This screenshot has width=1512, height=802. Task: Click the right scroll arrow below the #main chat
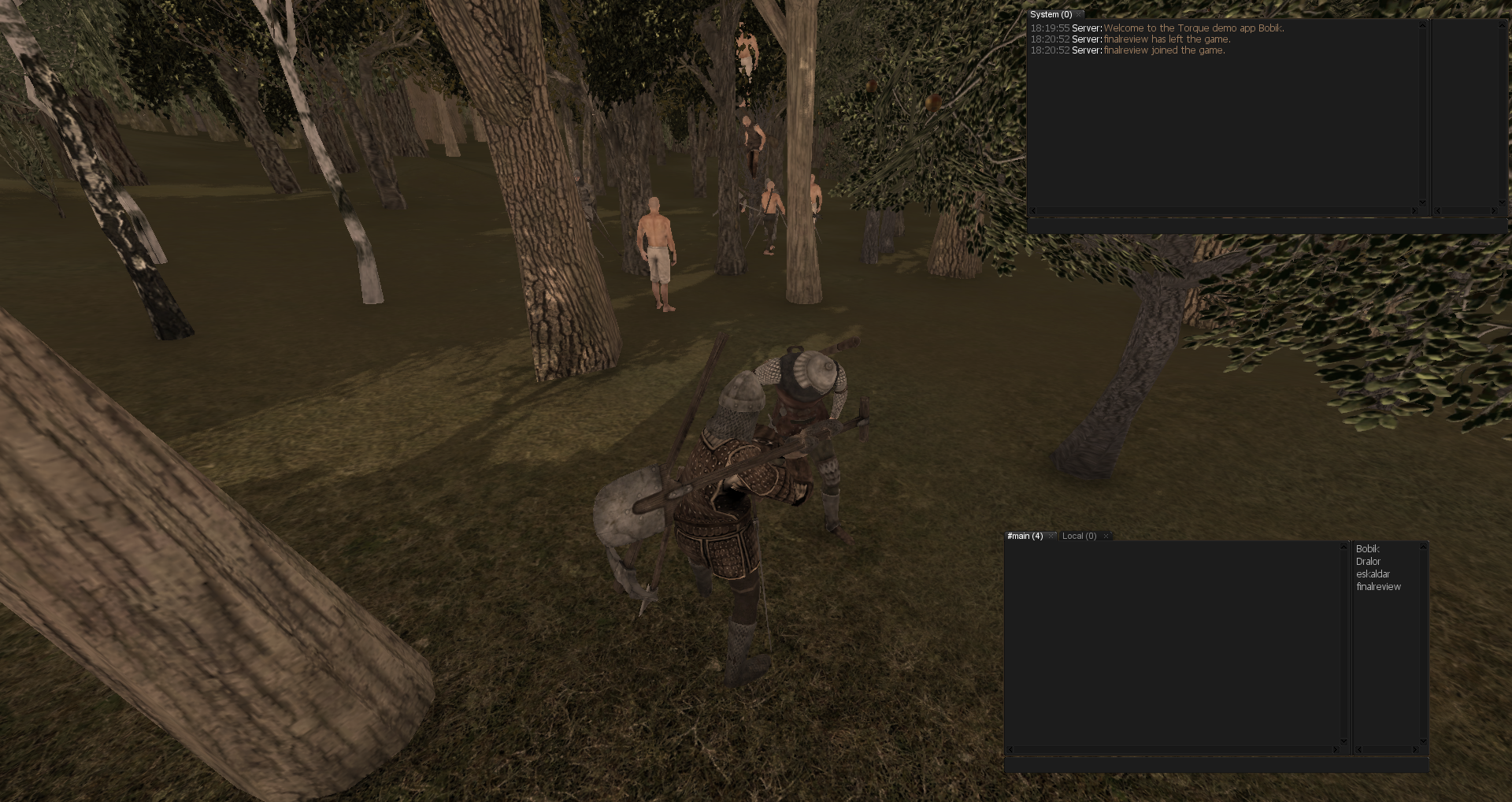1336,749
